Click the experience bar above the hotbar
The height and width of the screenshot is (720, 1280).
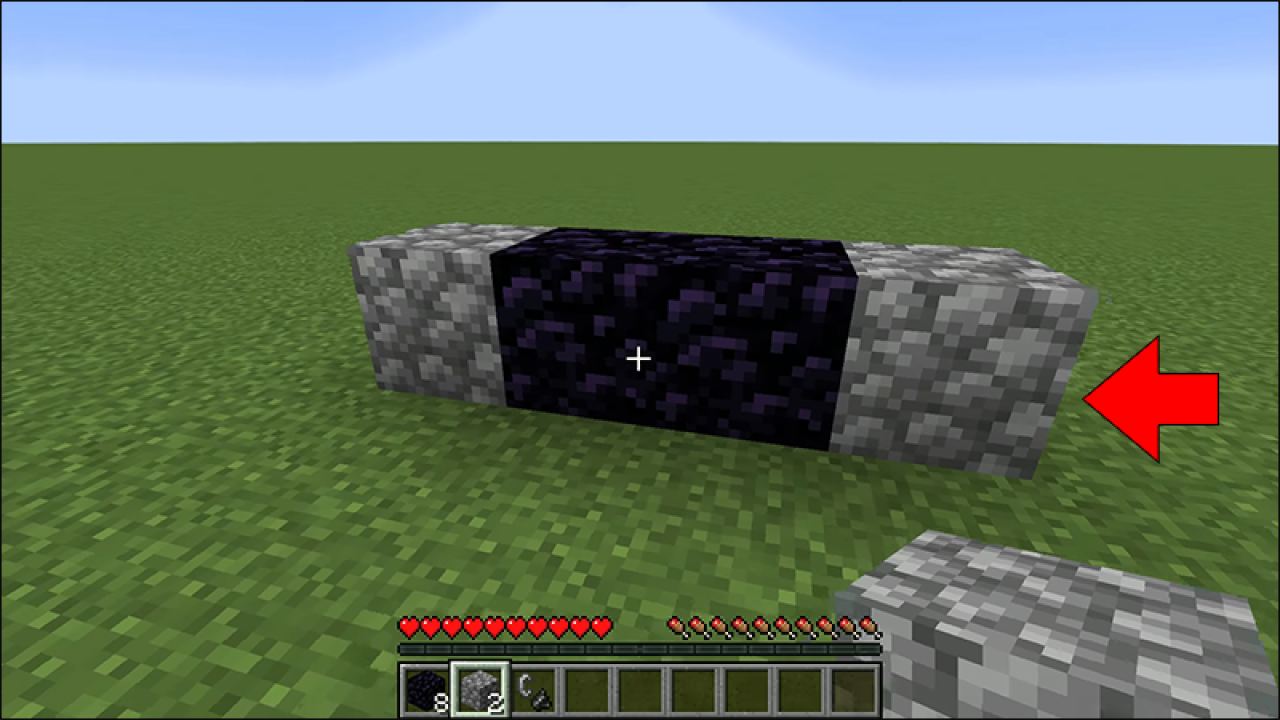click(x=640, y=649)
